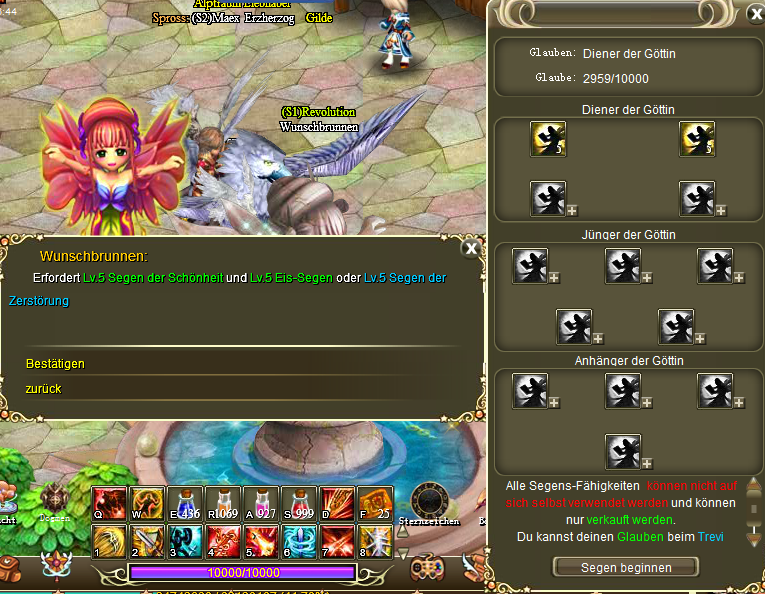
Task: Open the gamepad controller icon
Action: pyautogui.click(x=429, y=566)
